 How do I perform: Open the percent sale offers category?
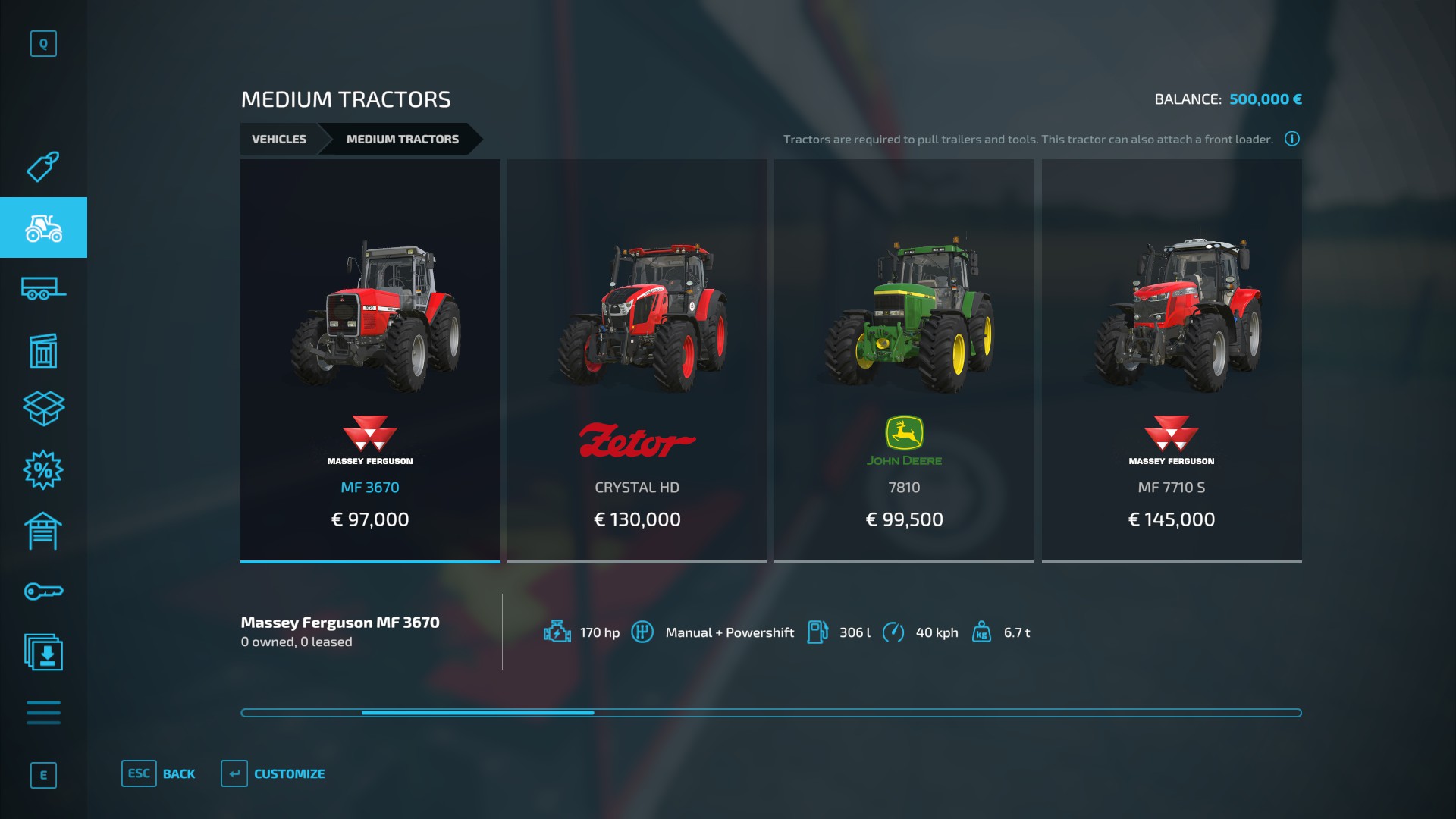pyautogui.click(x=43, y=470)
